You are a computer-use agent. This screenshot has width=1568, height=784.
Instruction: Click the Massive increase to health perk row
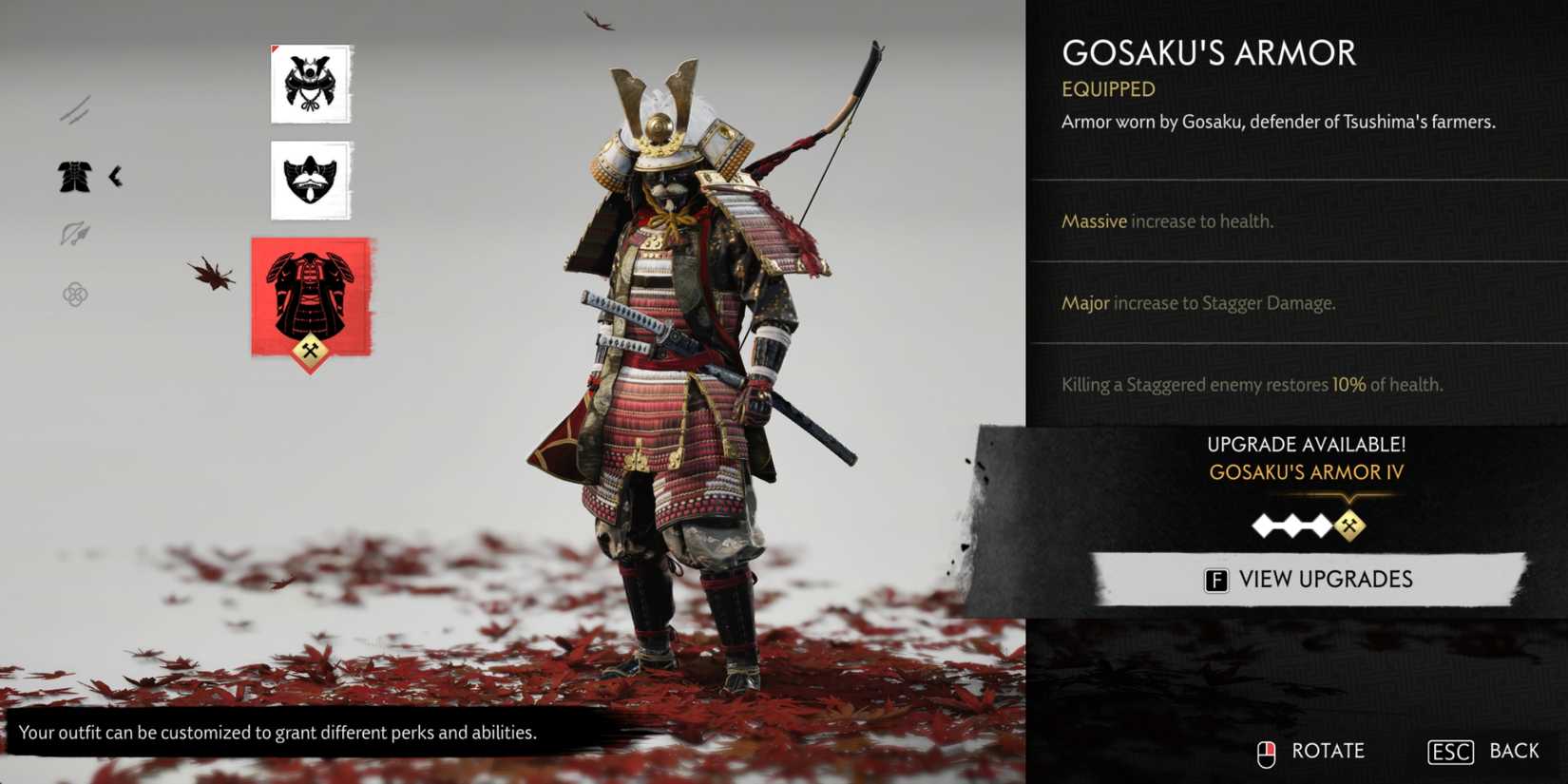[x=1169, y=220]
